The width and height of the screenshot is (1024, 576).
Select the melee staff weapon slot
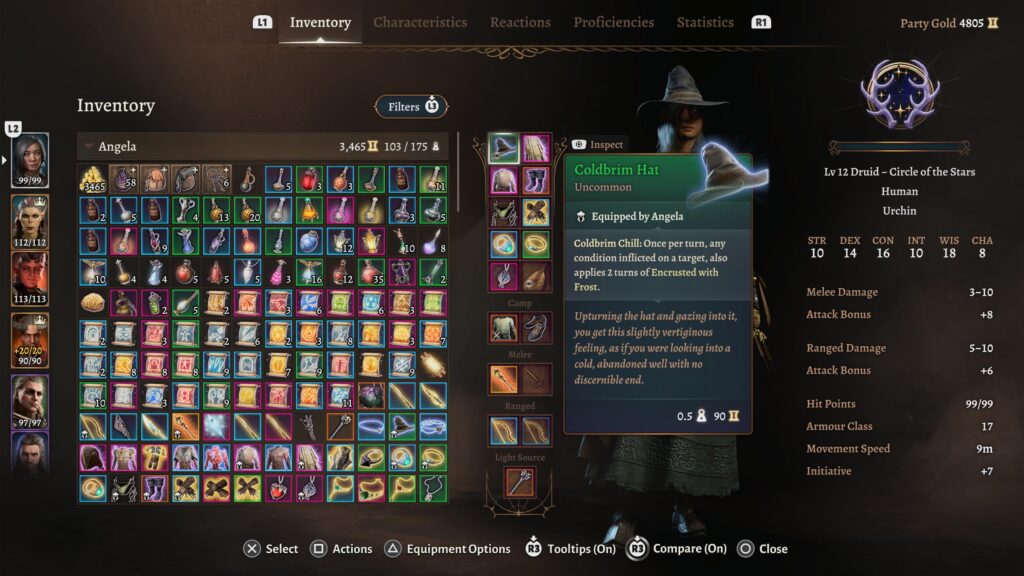(504, 379)
